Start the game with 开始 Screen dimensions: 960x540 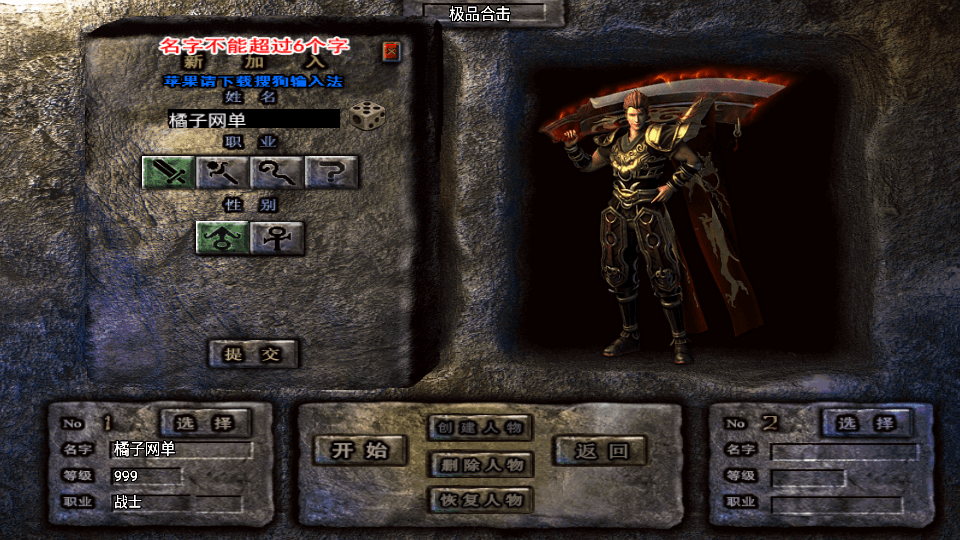point(360,451)
